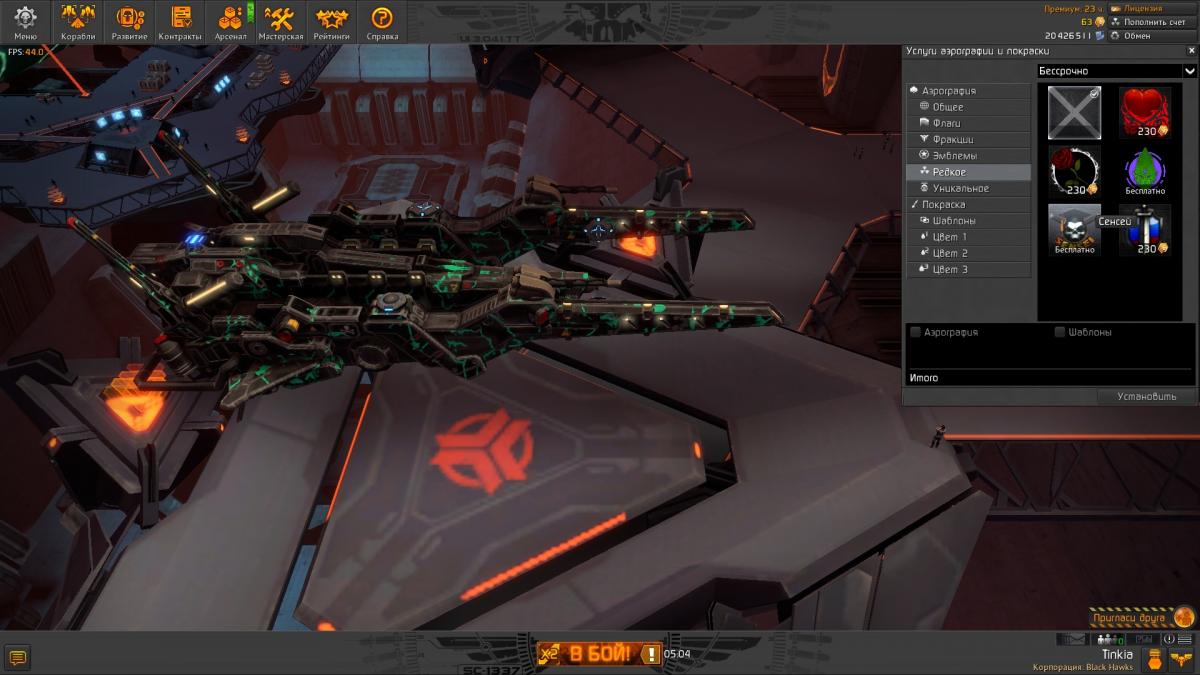Open the Развитие section

(x=130, y=22)
